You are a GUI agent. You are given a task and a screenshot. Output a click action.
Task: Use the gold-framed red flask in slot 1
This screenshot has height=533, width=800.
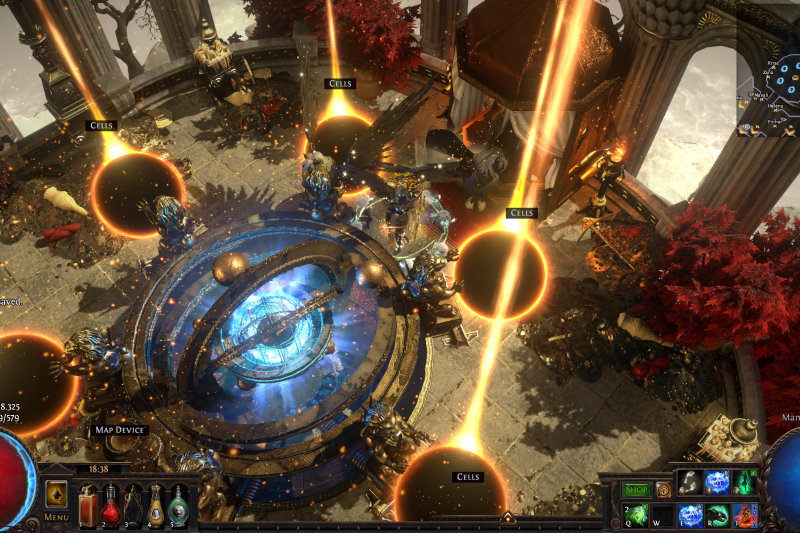click(87, 503)
